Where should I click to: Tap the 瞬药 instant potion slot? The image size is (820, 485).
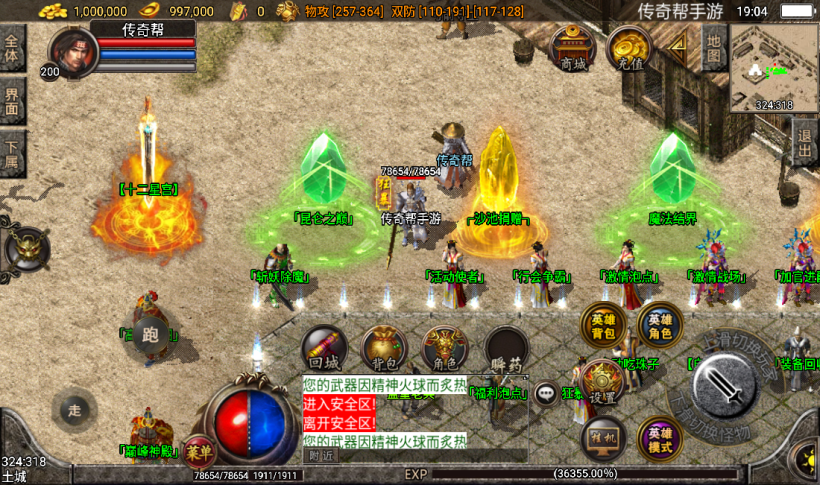point(507,348)
